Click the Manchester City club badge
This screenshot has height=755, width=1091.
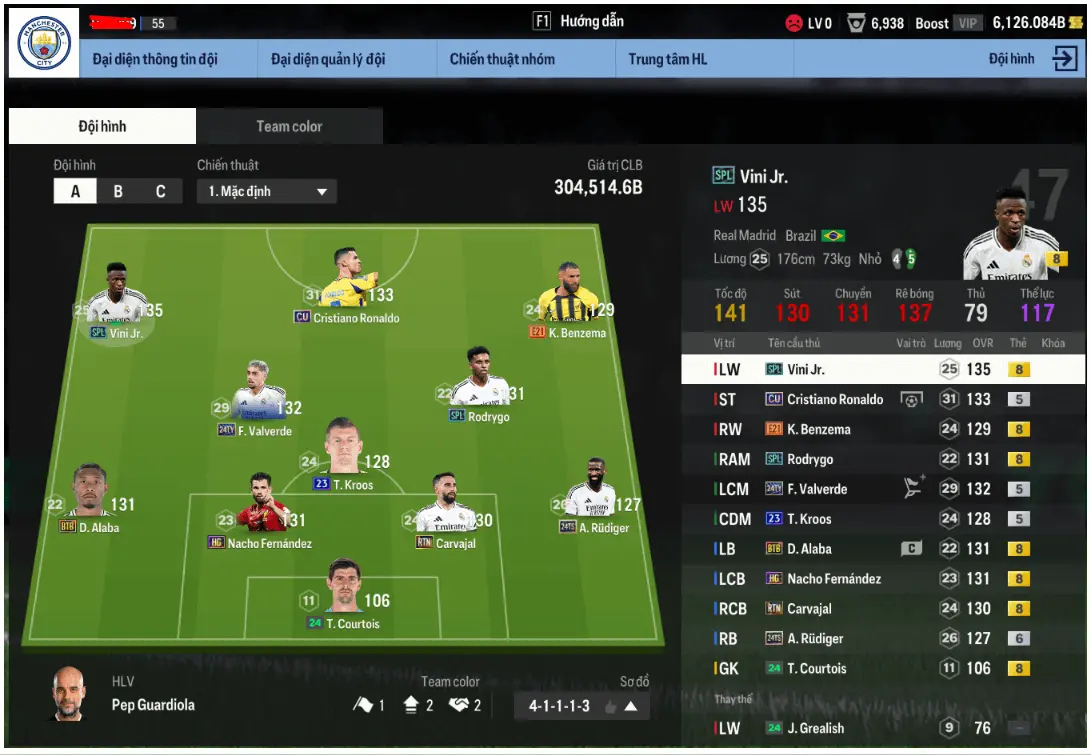click(x=45, y=45)
